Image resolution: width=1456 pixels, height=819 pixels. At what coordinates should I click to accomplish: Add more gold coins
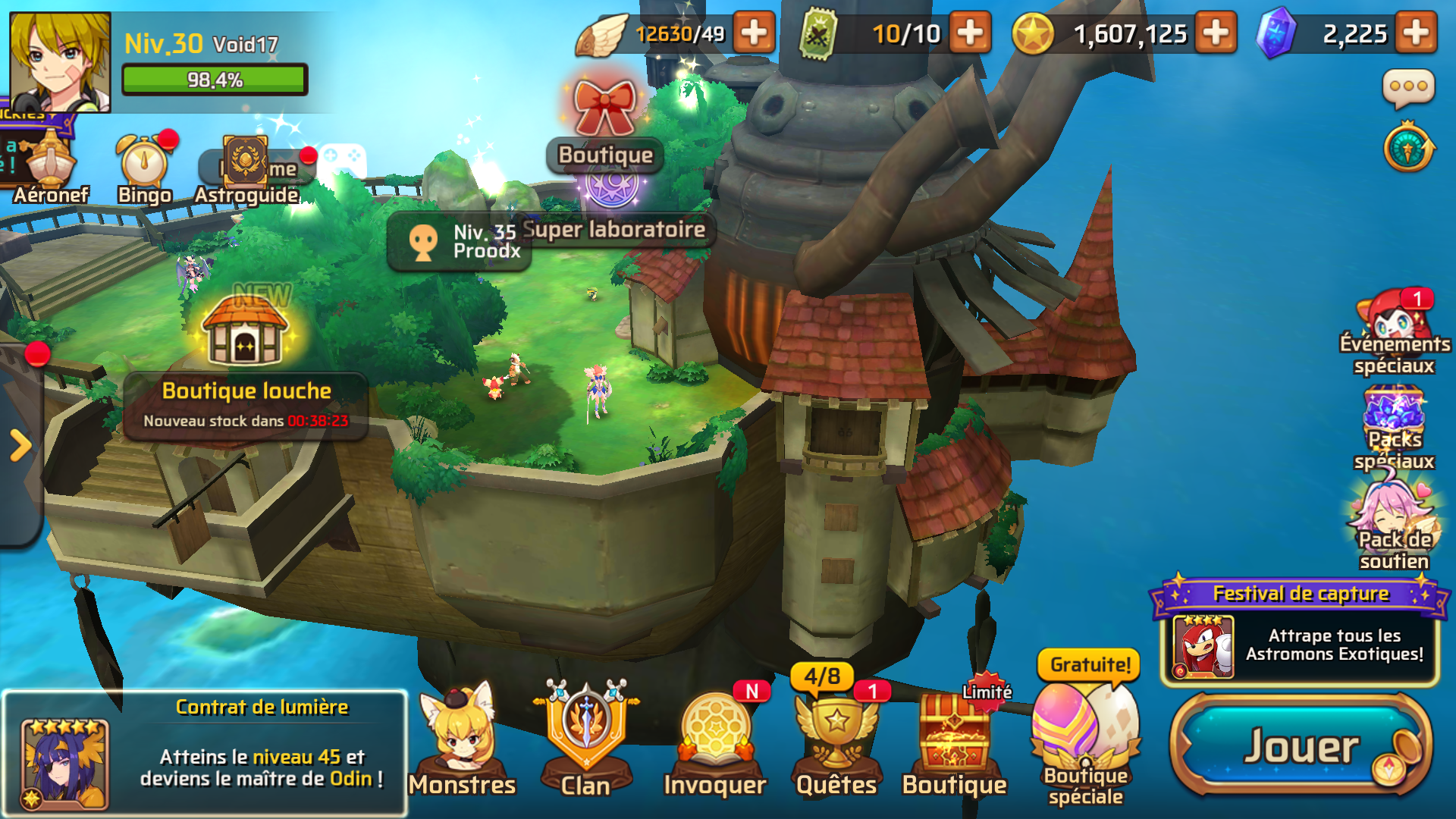pyautogui.click(x=1216, y=33)
